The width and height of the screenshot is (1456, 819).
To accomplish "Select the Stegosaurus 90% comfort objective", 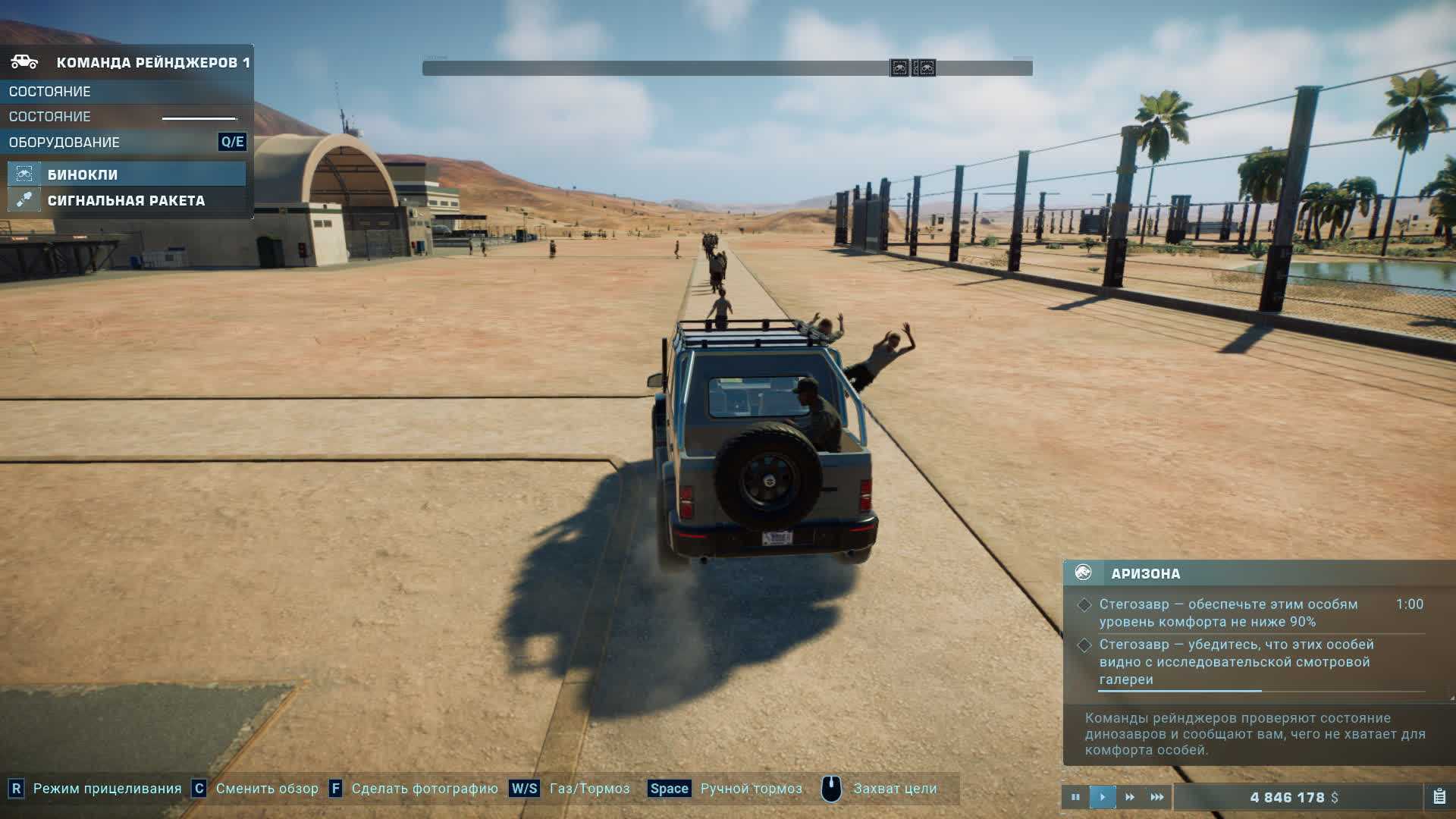I will [1228, 613].
